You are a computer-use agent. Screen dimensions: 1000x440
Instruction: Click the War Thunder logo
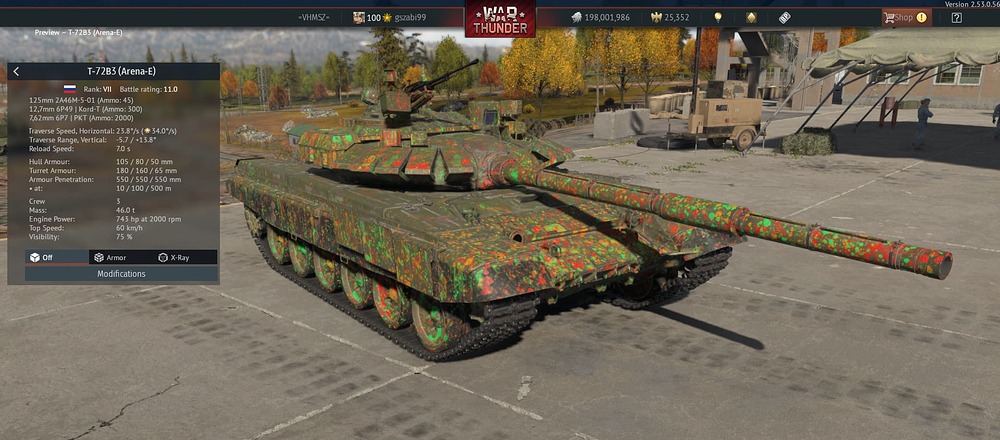tap(499, 19)
